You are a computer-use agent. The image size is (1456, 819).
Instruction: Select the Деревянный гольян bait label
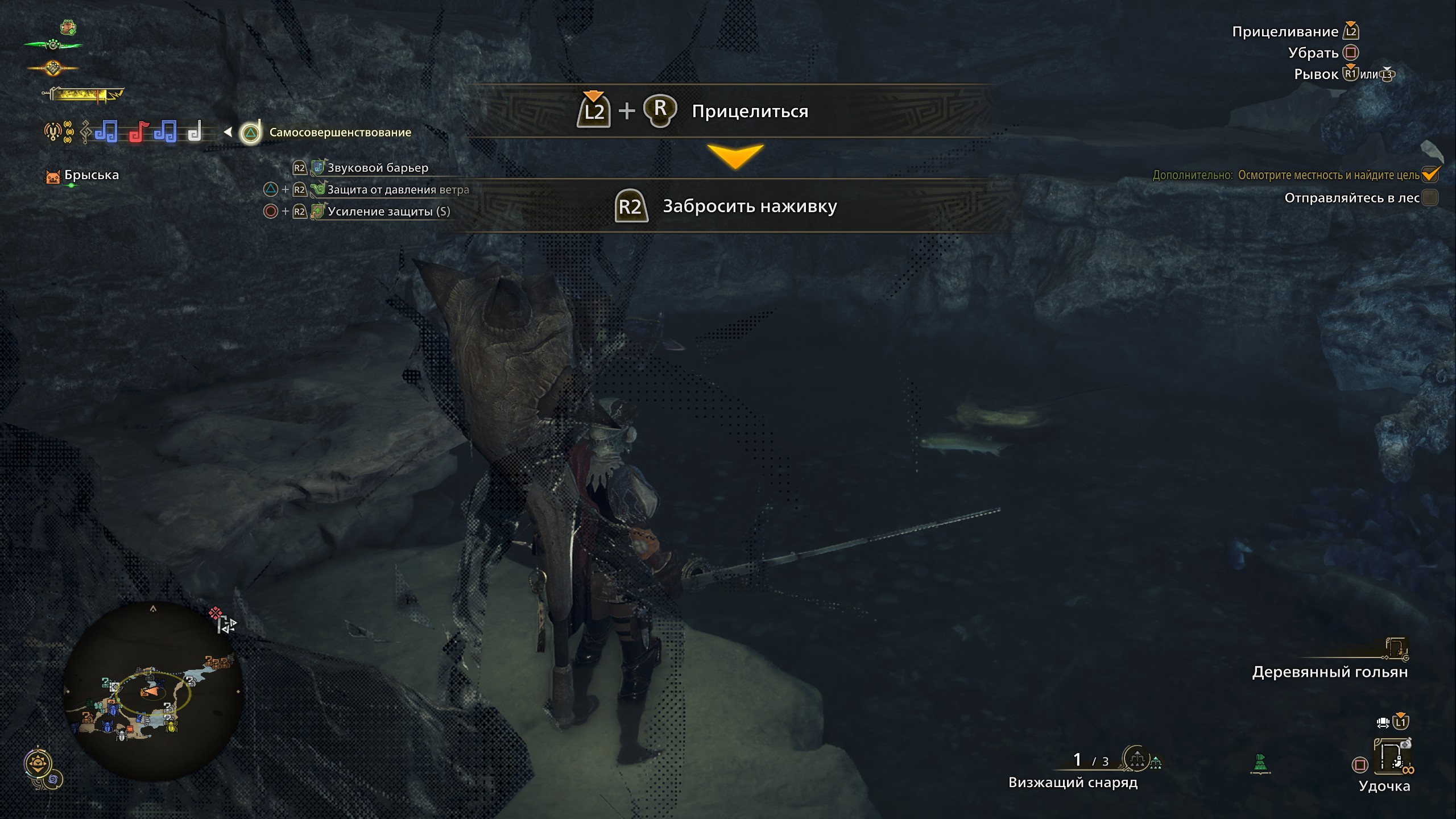[1330, 672]
